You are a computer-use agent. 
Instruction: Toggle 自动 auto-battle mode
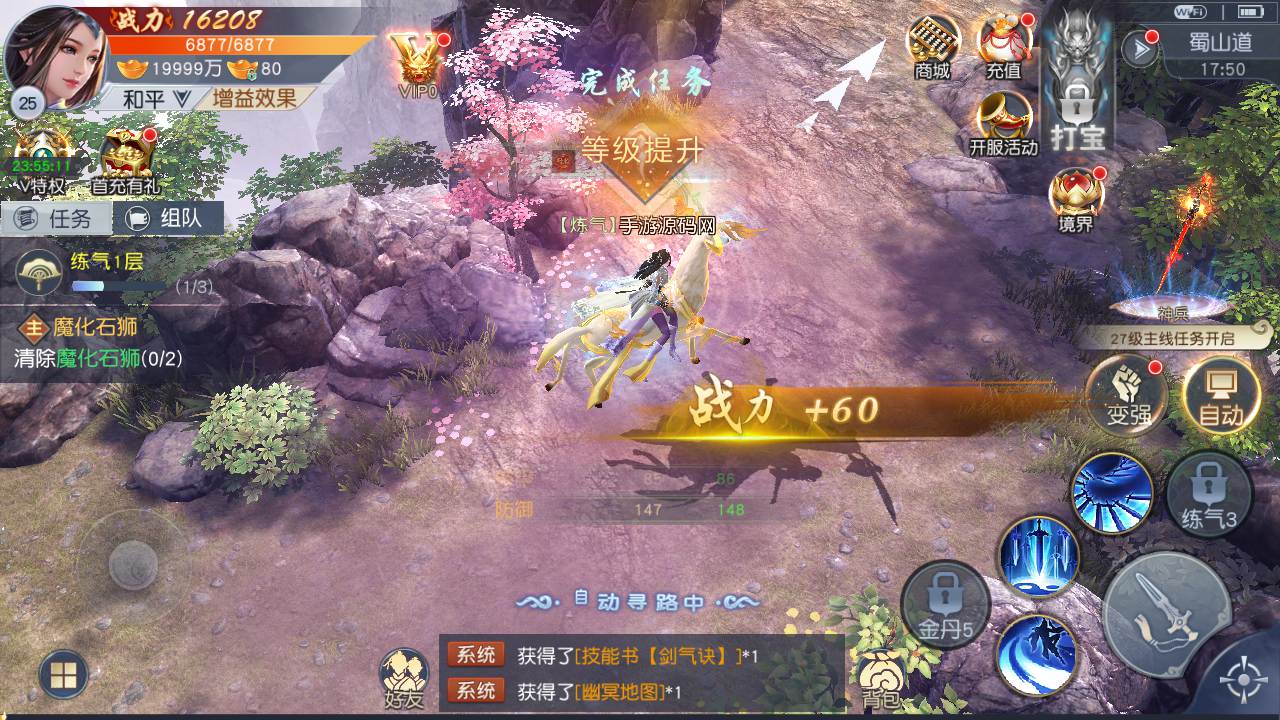point(1219,395)
